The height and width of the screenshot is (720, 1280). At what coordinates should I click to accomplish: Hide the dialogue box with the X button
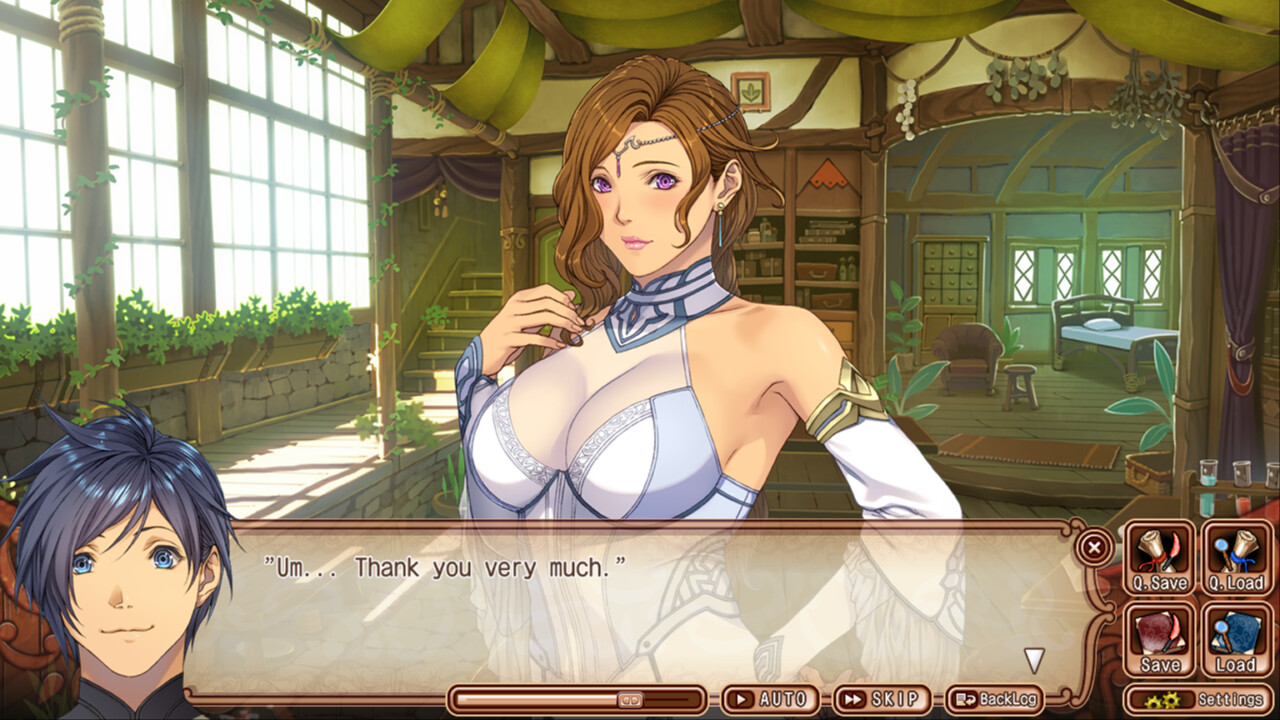click(x=1094, y=547)
